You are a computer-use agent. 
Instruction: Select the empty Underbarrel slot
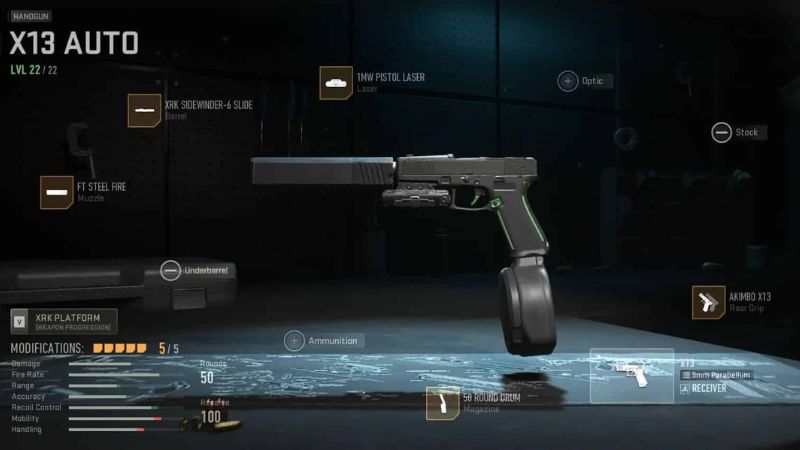pos(170,270)
